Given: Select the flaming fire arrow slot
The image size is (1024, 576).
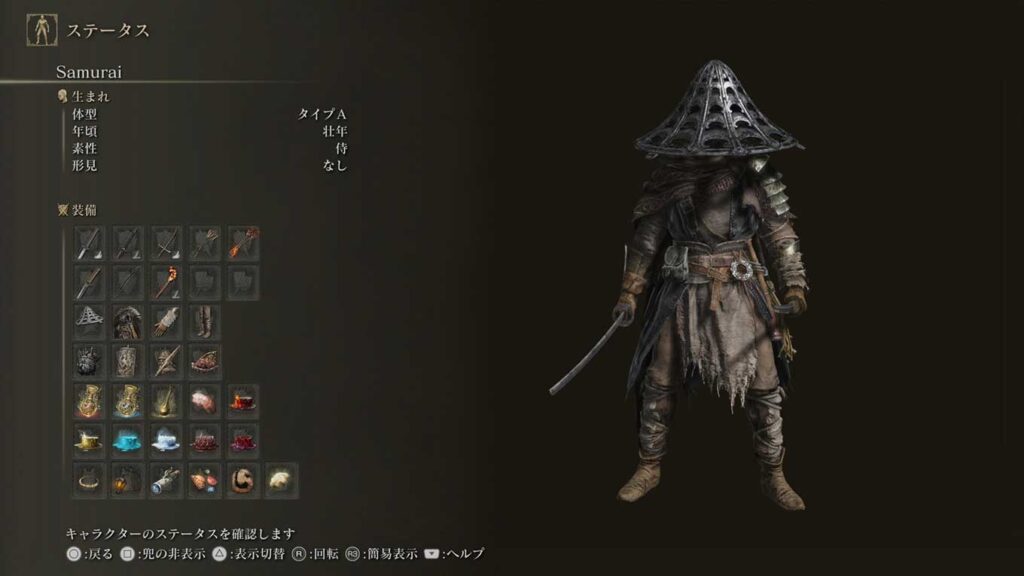Looking at the screenshot, I should (243, 243).
